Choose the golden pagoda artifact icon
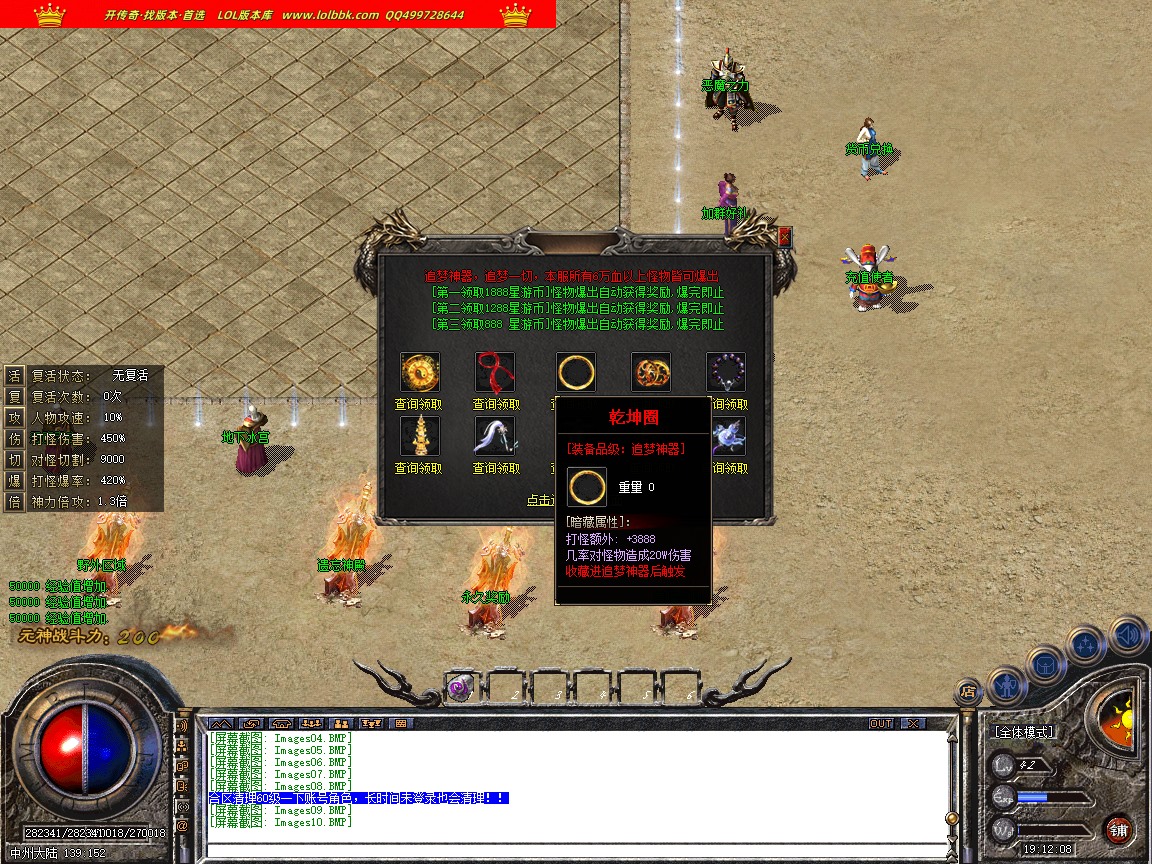This screenshot has width=1152, height=864. 420,436
